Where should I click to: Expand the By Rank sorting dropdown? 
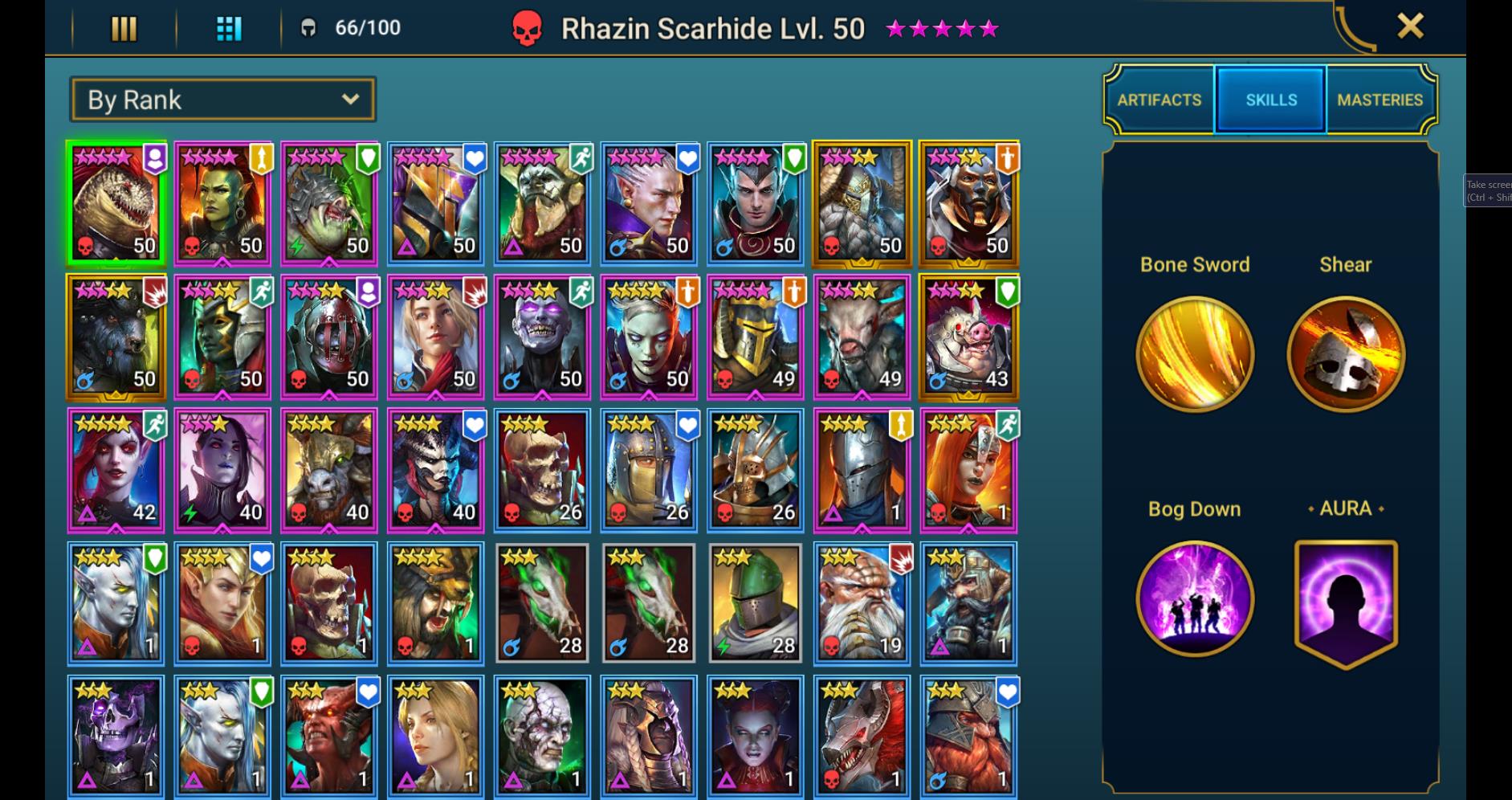coord(222,99)
